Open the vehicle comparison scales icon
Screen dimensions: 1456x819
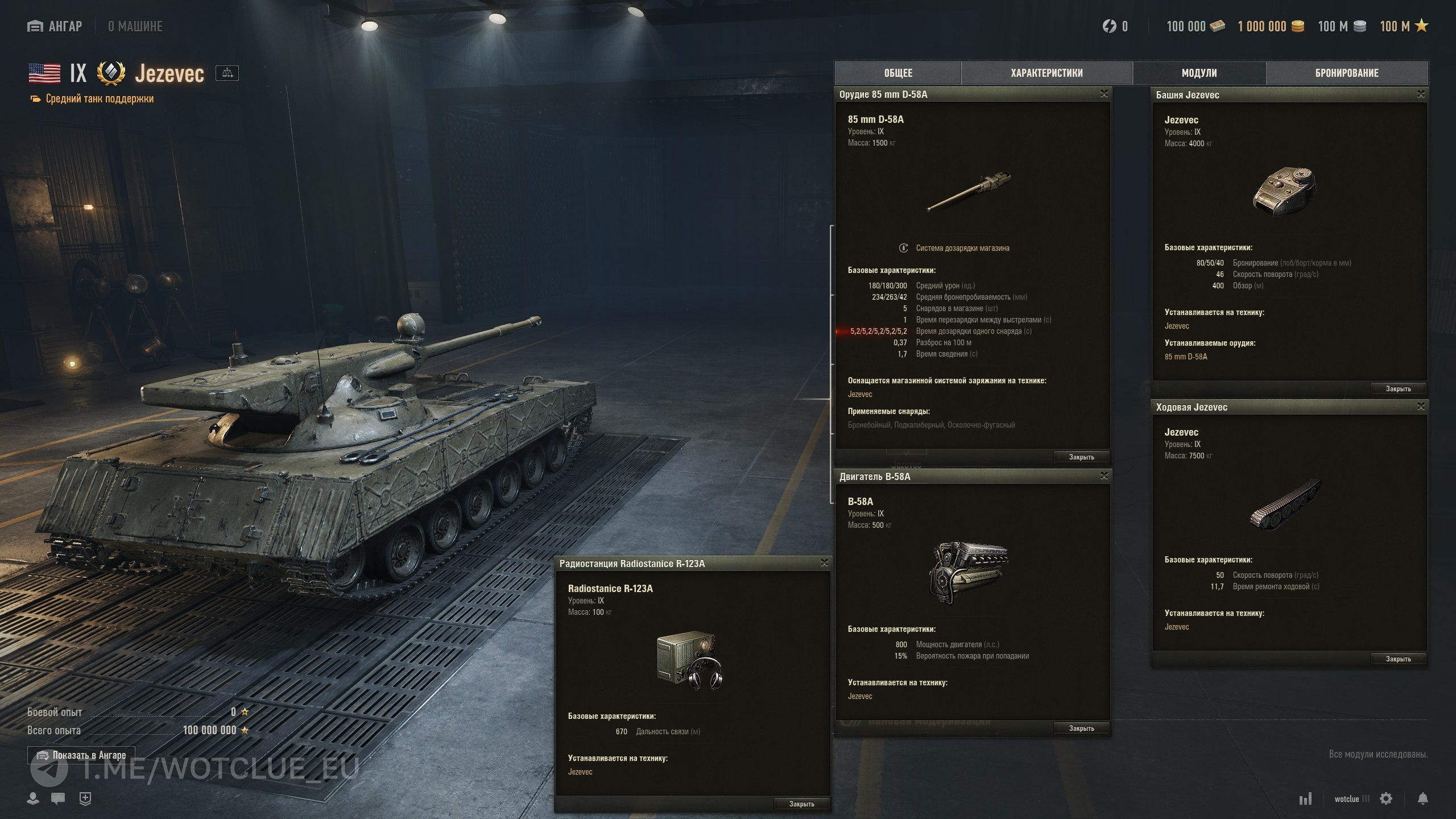click(227, 73)
